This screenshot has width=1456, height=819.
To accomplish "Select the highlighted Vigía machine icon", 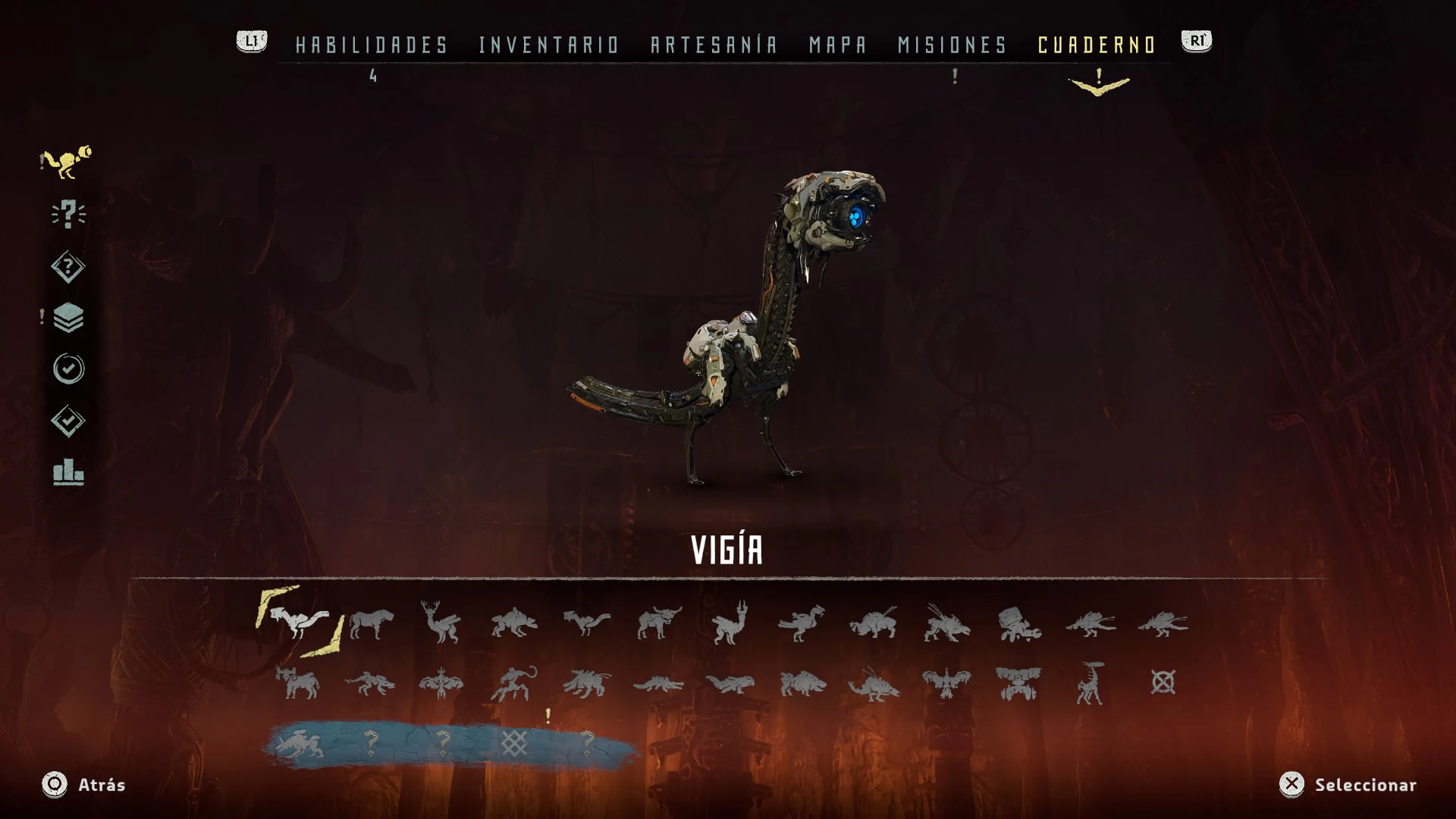I will [x=300, y=622].
